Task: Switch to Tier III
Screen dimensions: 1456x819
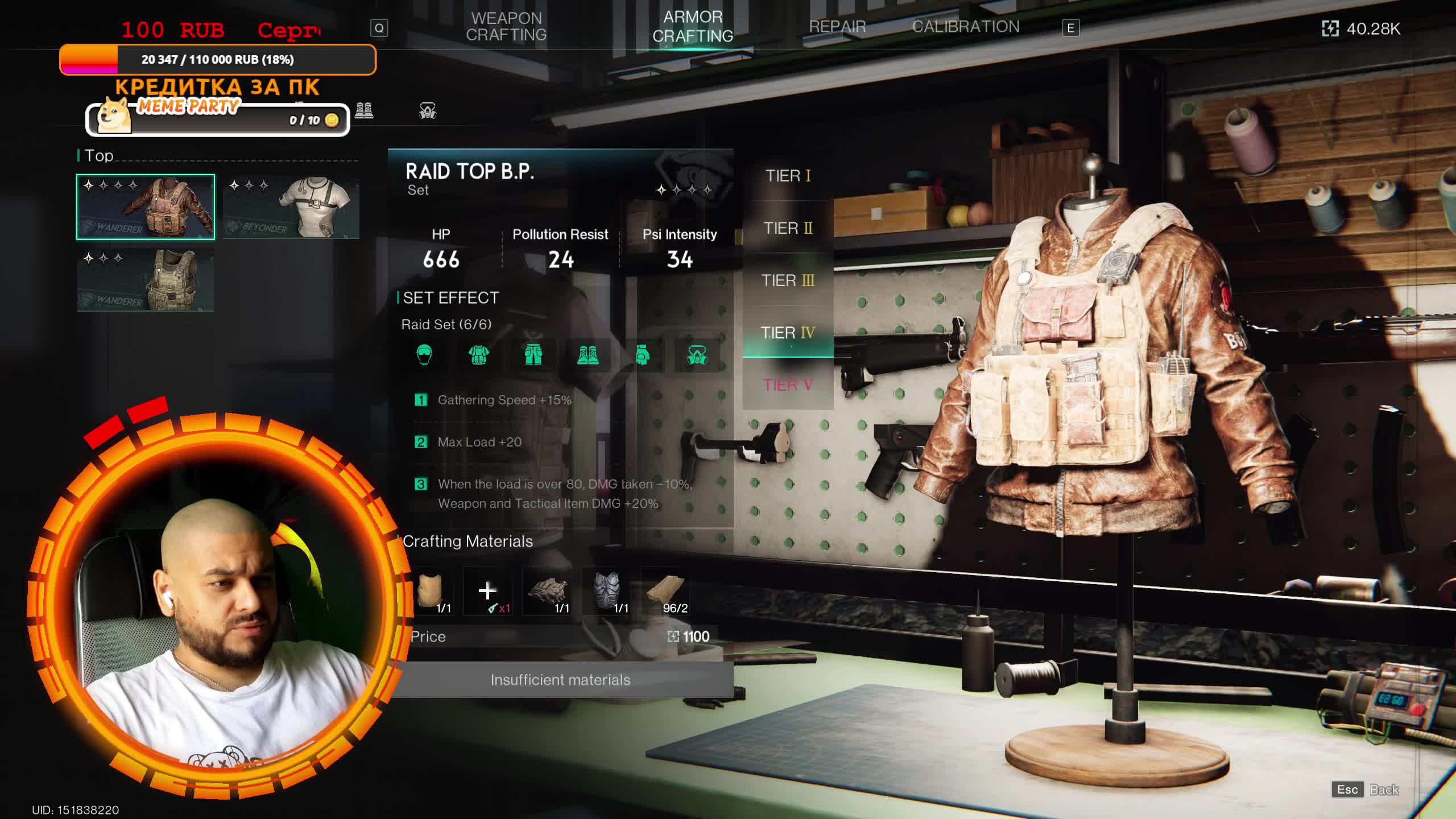Action: [788, 281]
